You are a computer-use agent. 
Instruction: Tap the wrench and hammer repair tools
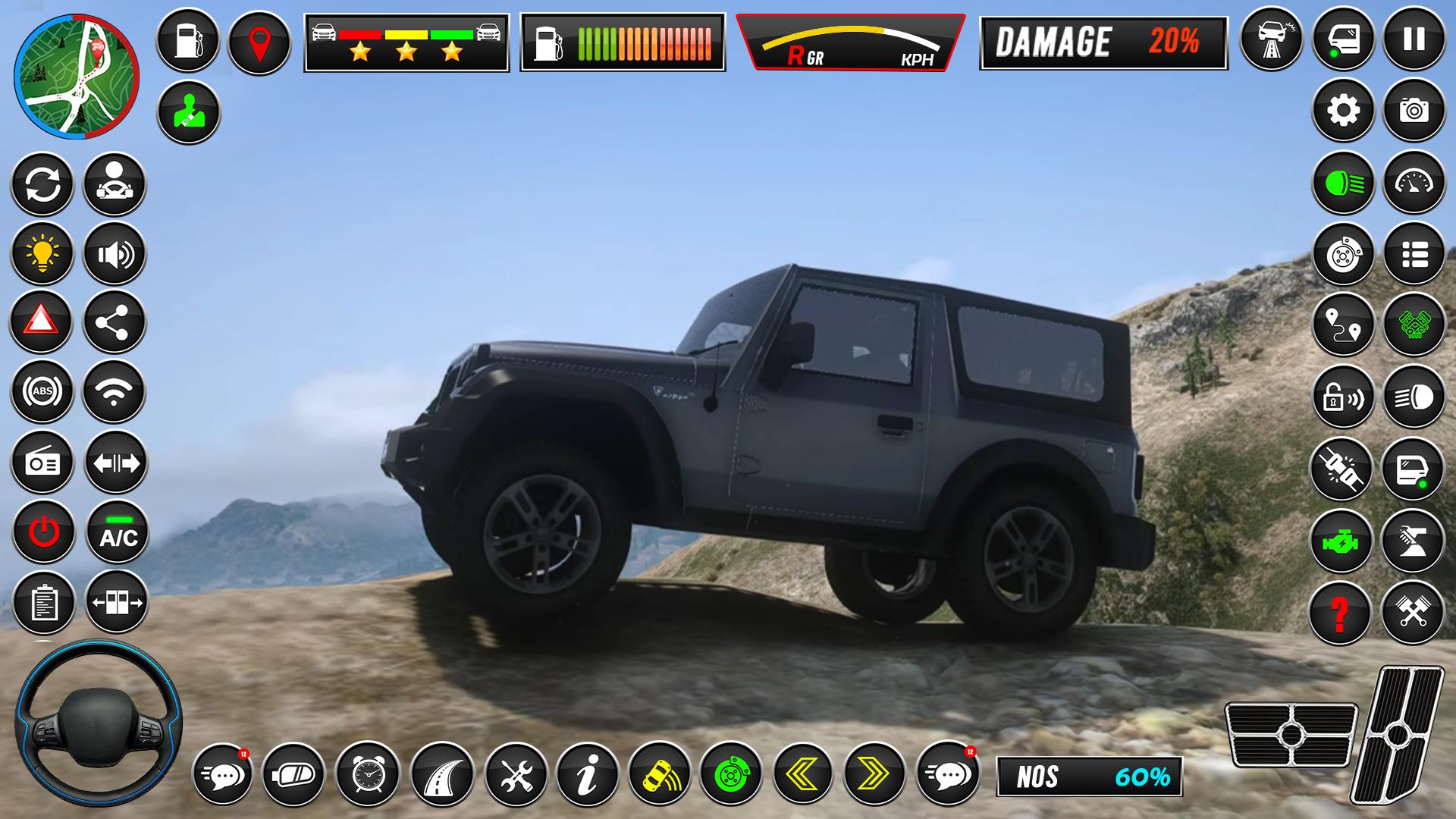pos(518,775)
